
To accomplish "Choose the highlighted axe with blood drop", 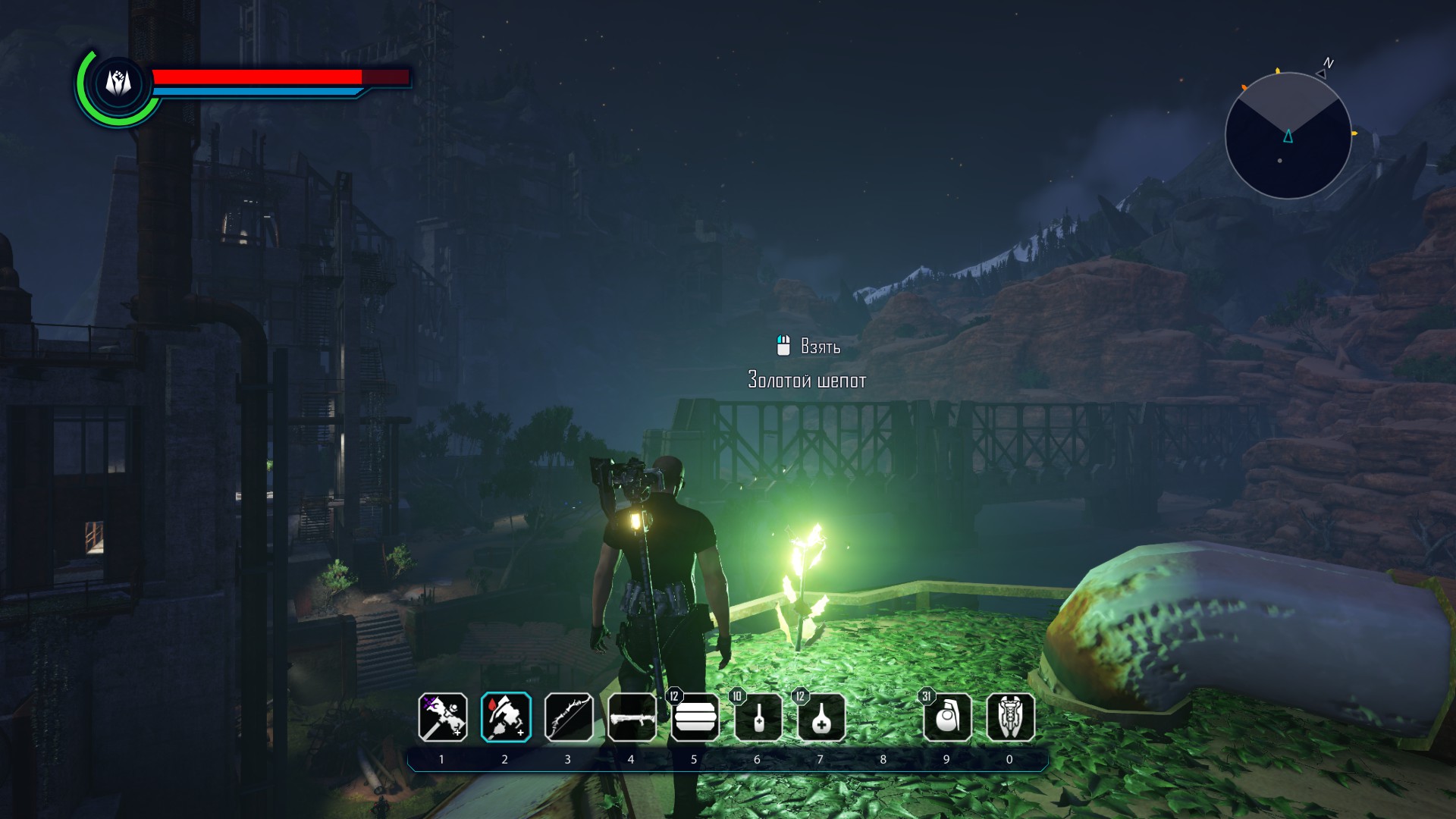I will coord(506,717).
